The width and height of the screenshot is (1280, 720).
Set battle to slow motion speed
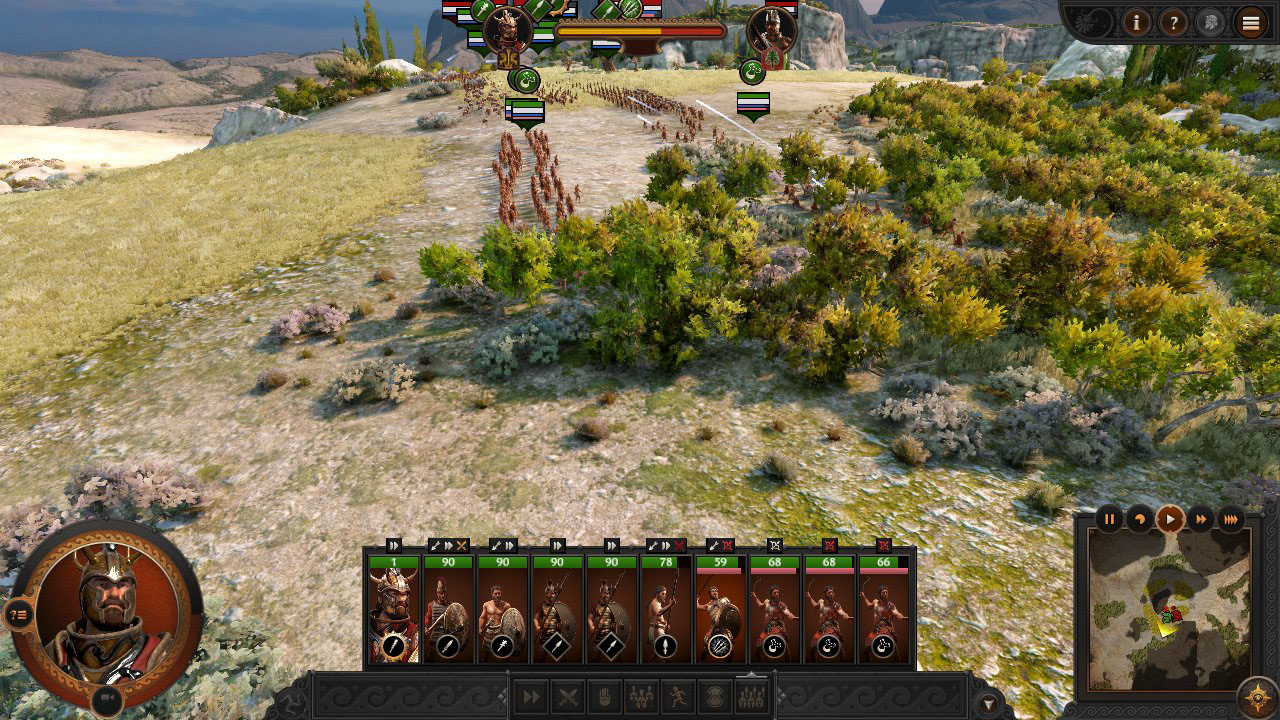coord(1140,518)
